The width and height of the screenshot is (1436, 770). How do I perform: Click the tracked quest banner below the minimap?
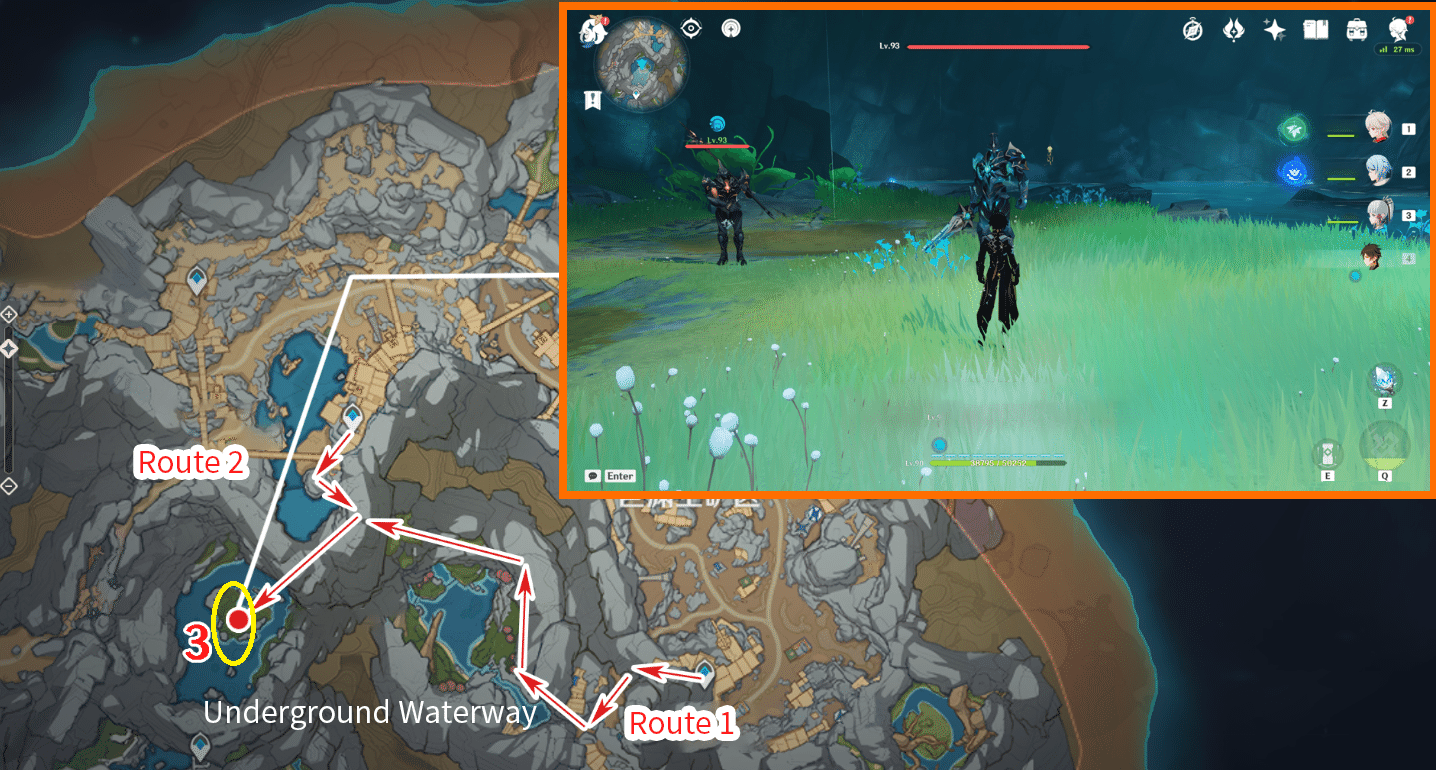point(594,98)
